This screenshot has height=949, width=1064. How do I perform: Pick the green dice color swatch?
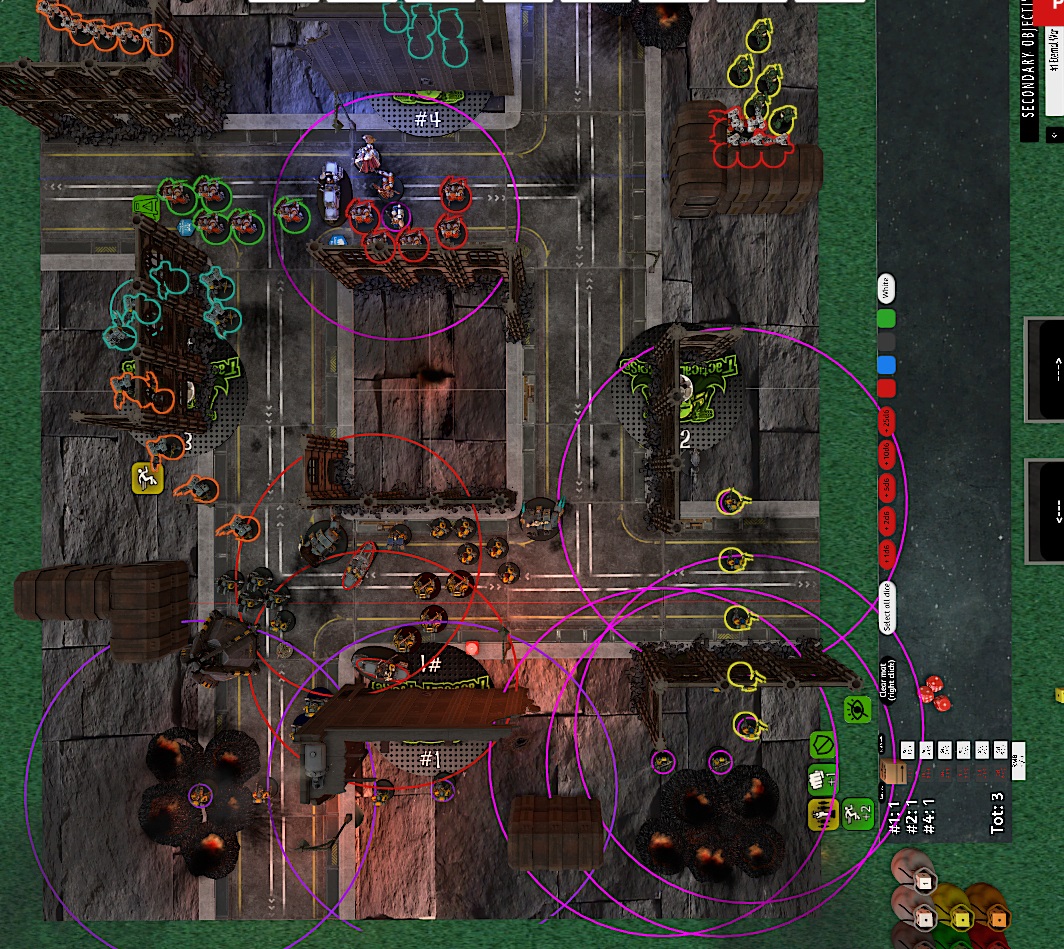886,320
